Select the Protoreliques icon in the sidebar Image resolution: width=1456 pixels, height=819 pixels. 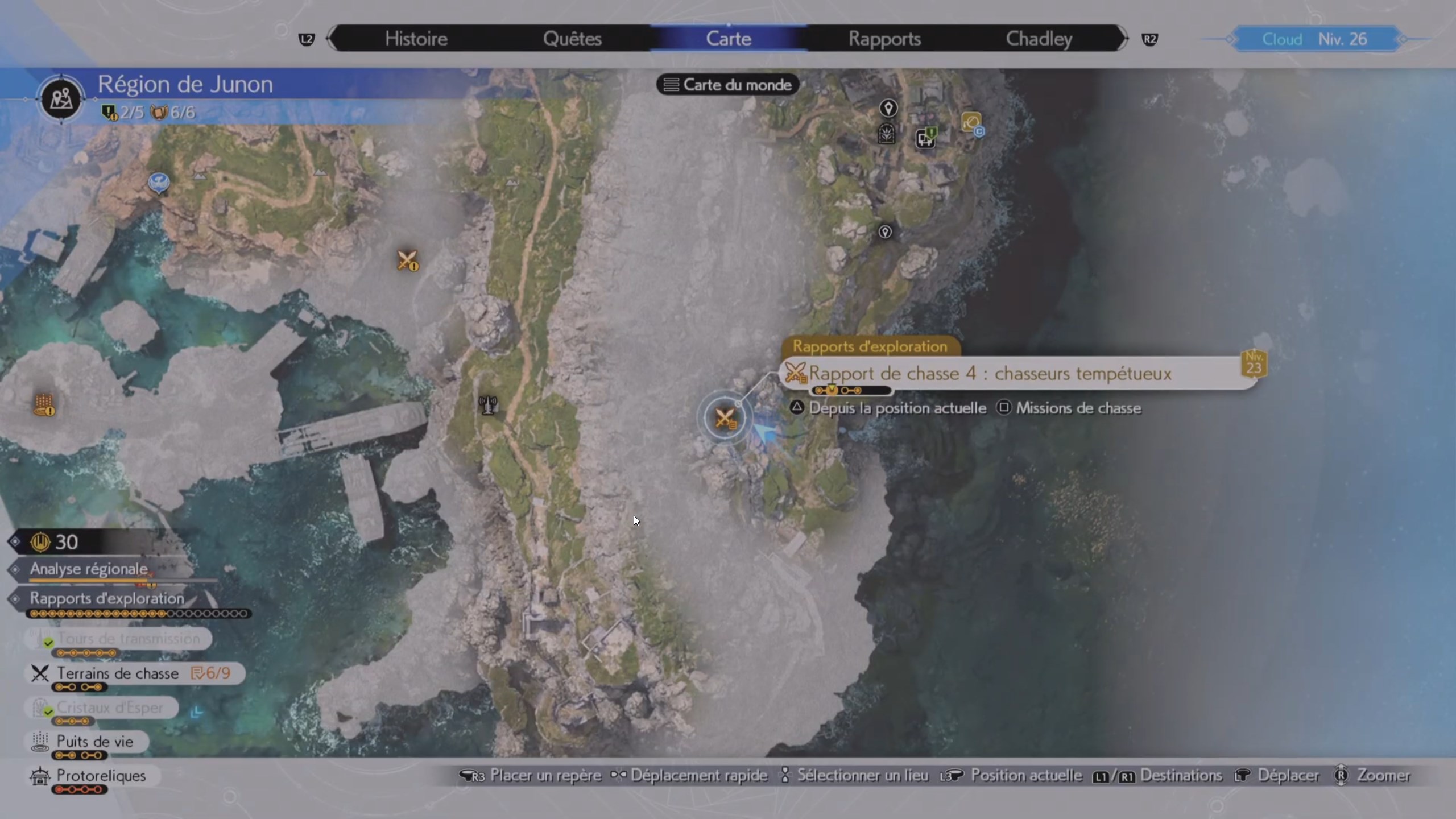pos(39,776)
